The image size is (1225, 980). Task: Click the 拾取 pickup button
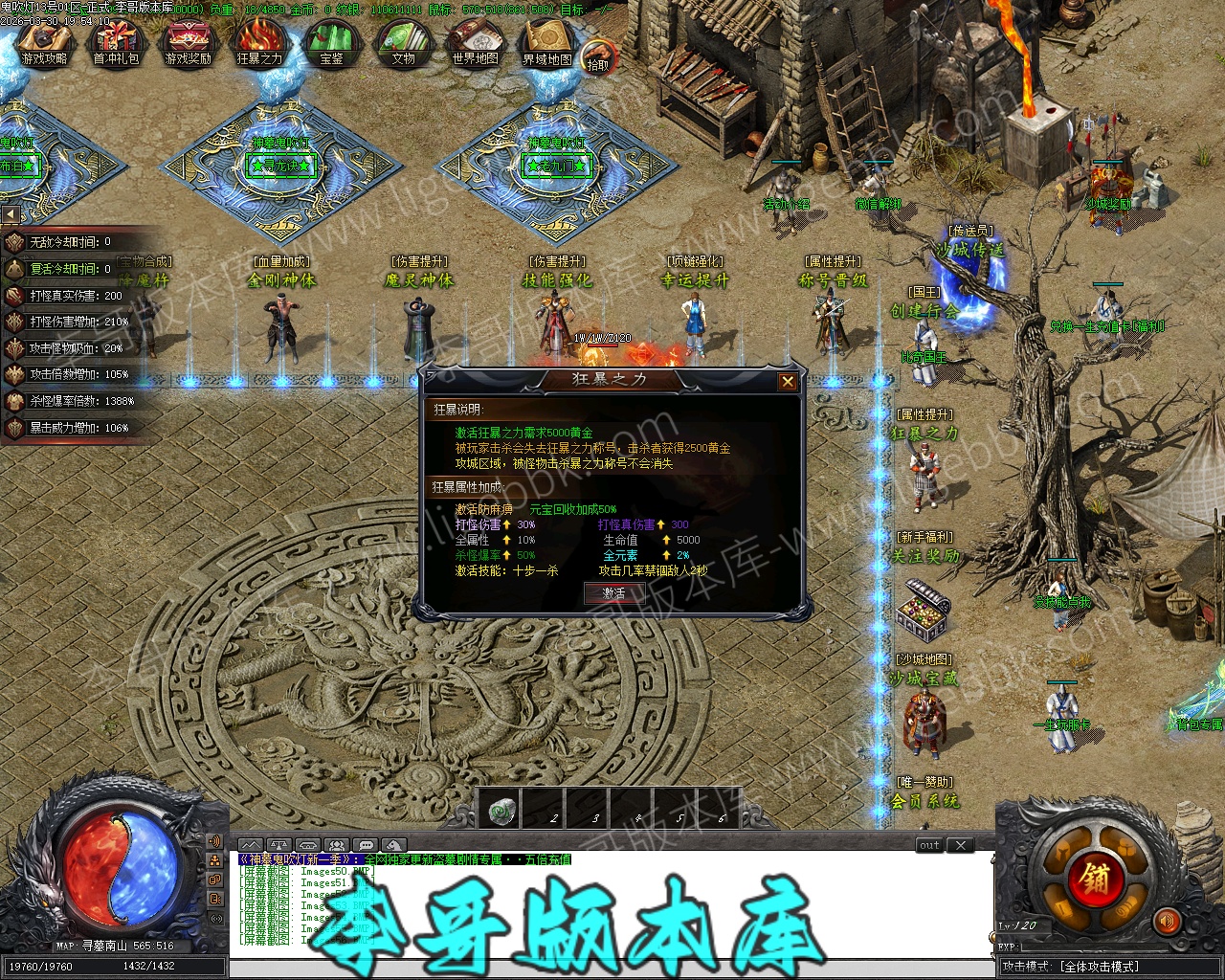(x=598, y=57)
